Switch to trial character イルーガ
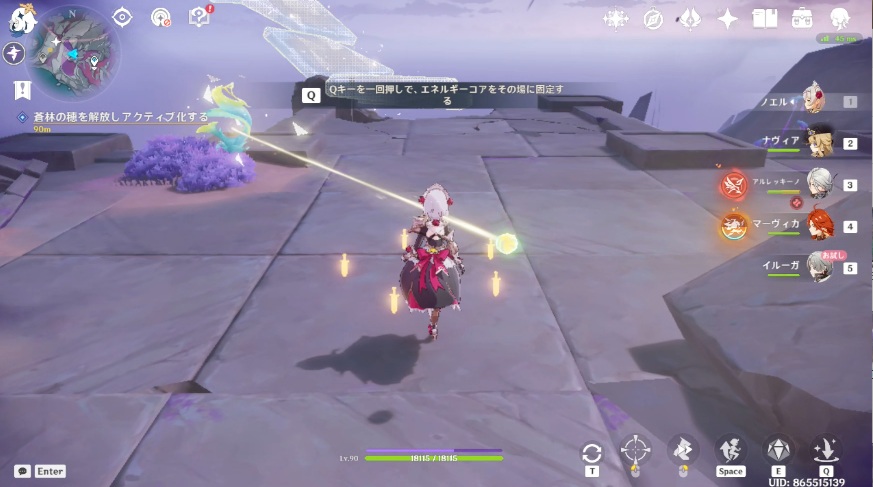This screenshot has height=487, width=873. pos(820,268)
